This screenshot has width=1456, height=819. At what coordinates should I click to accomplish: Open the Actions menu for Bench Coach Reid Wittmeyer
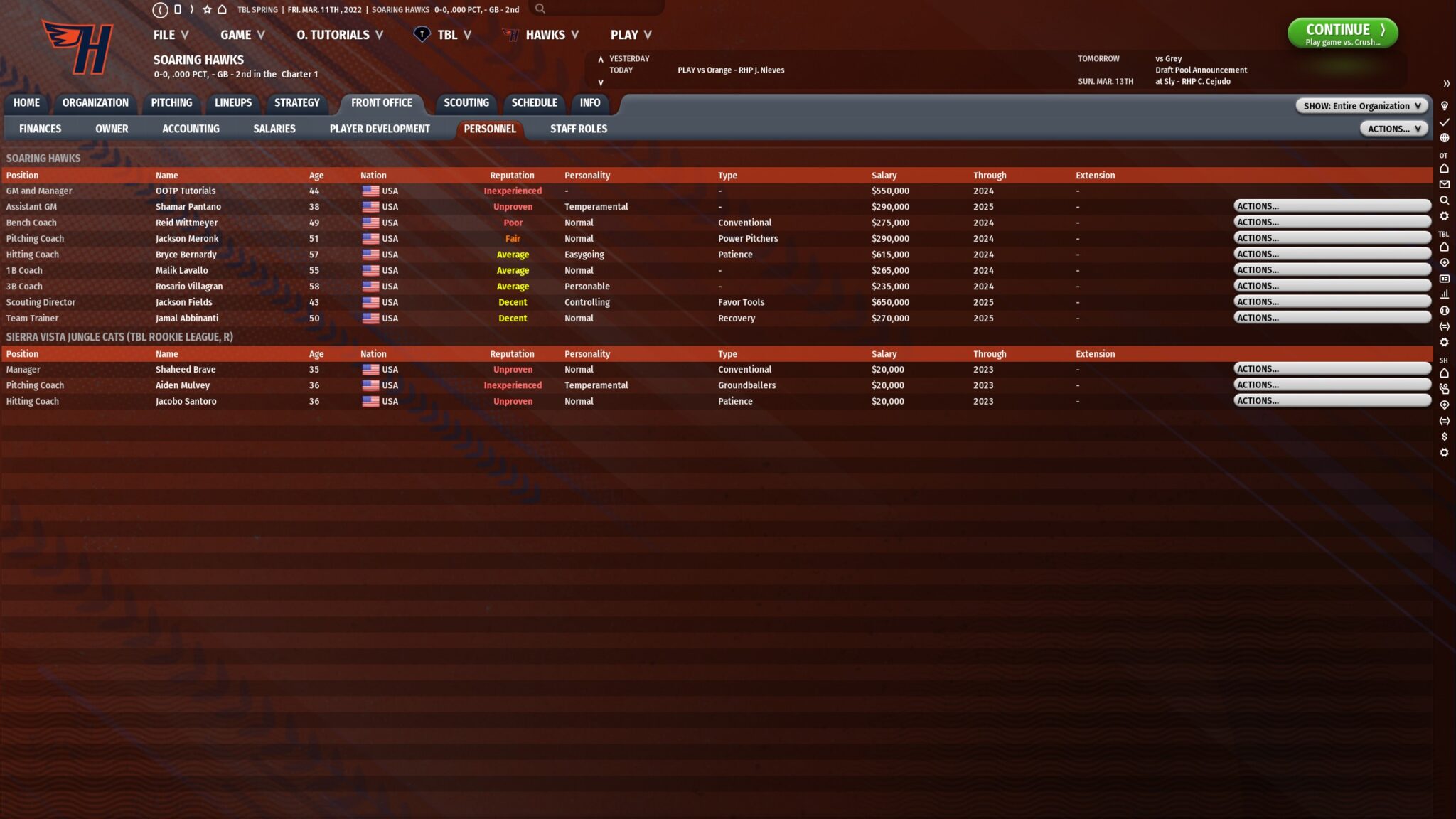(1334, 222)
